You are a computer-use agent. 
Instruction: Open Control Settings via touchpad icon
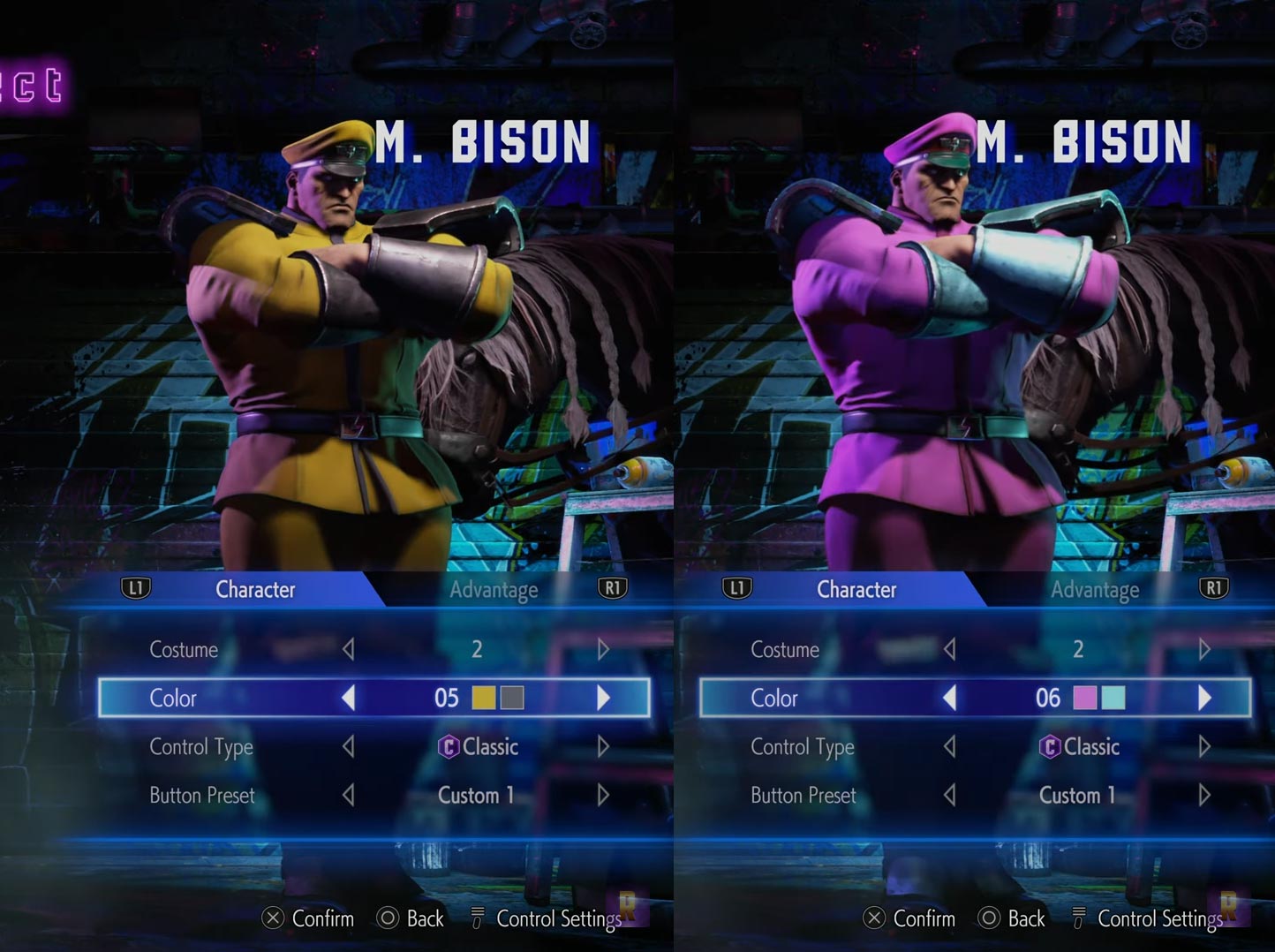[x=478, y=918]
